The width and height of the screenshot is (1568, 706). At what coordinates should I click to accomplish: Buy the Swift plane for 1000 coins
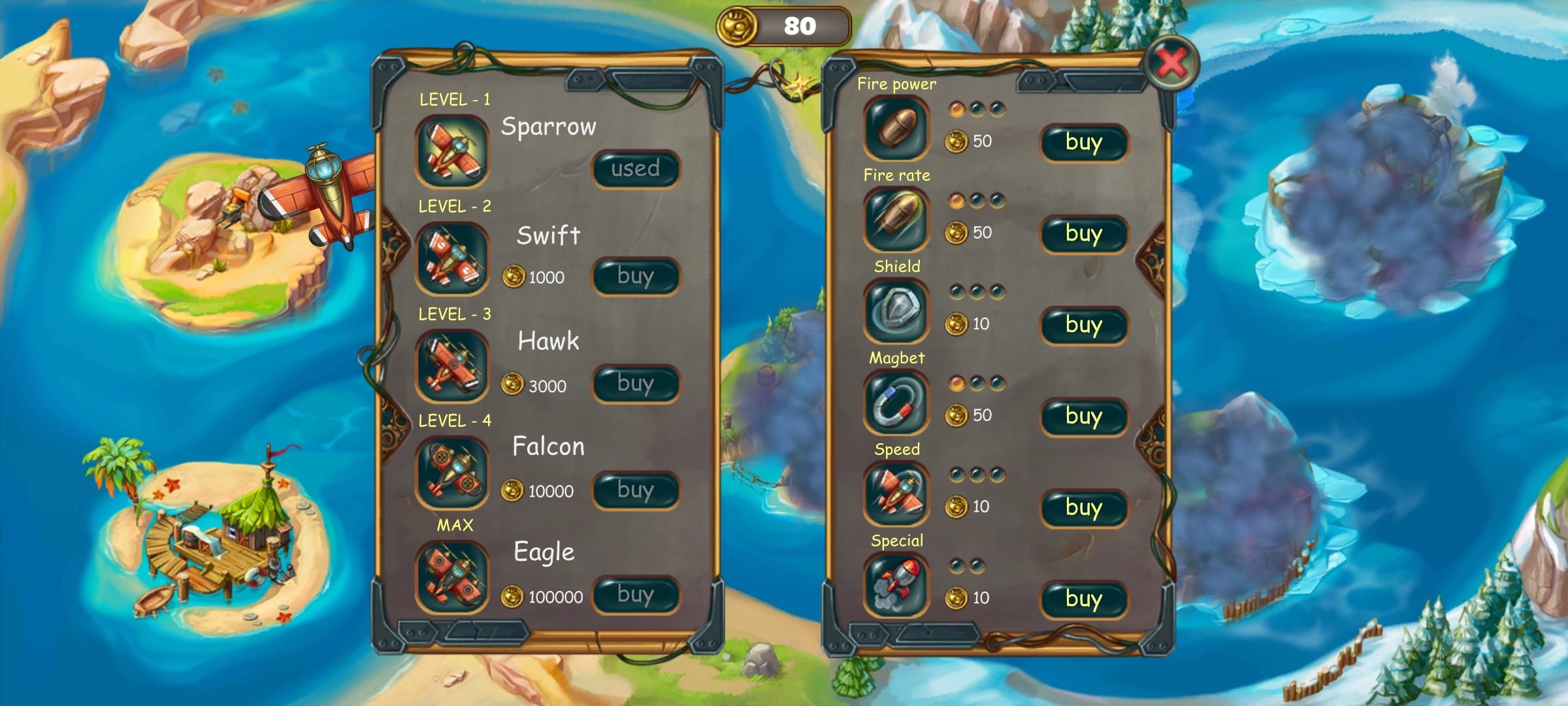click(x=636, y=277)
